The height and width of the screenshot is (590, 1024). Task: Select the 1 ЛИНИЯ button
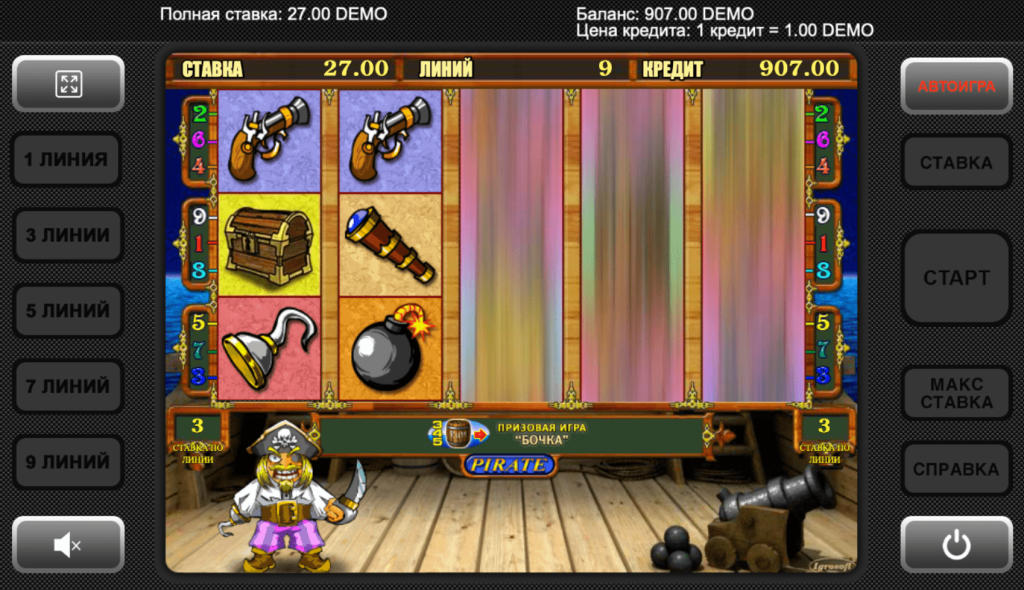point(68,160)
